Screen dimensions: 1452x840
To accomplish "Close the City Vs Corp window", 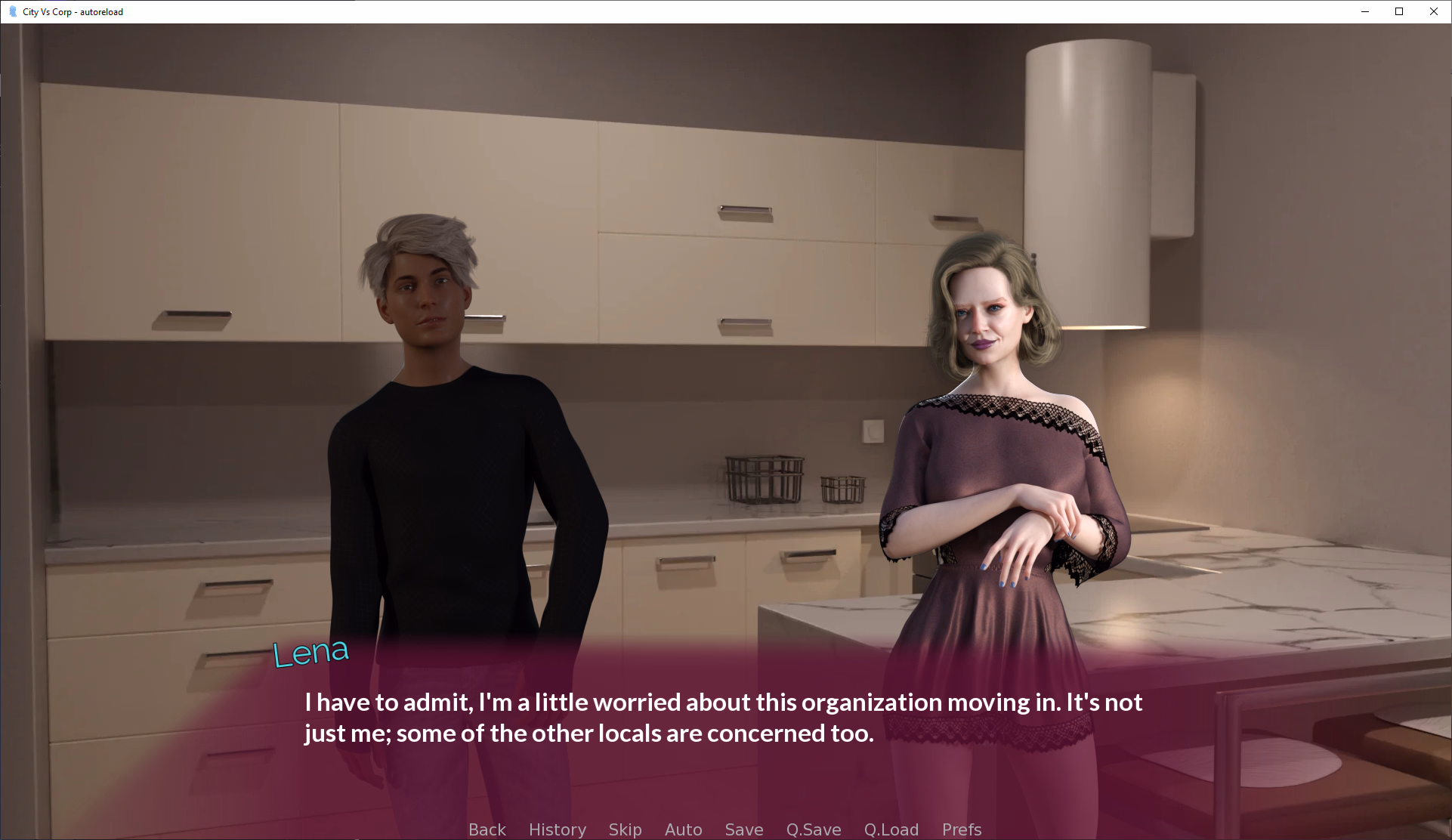I will 1433,11.
